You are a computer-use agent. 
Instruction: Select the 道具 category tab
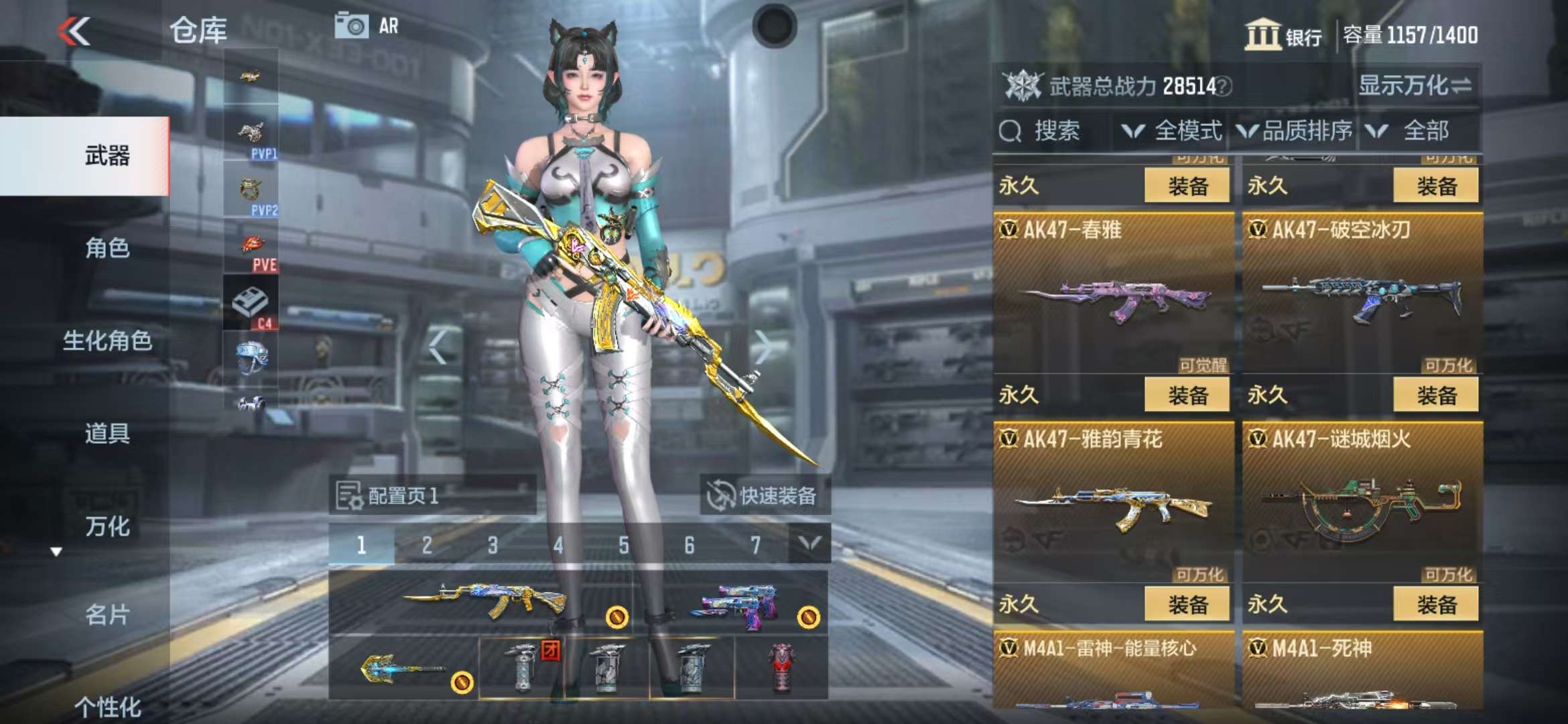pyautogui.click(x=107, y=434)
